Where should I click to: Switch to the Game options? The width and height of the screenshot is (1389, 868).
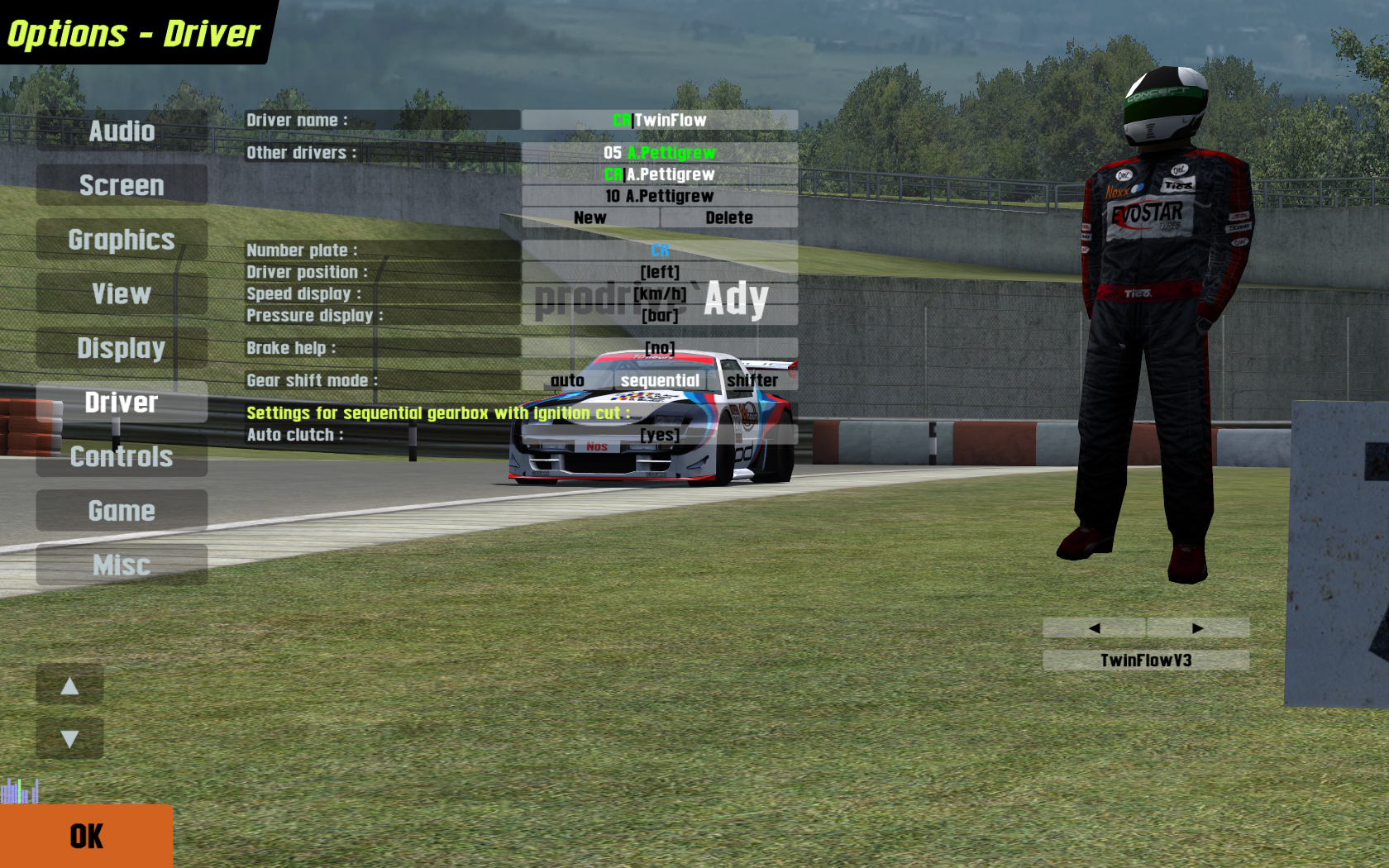pos(122,511)
